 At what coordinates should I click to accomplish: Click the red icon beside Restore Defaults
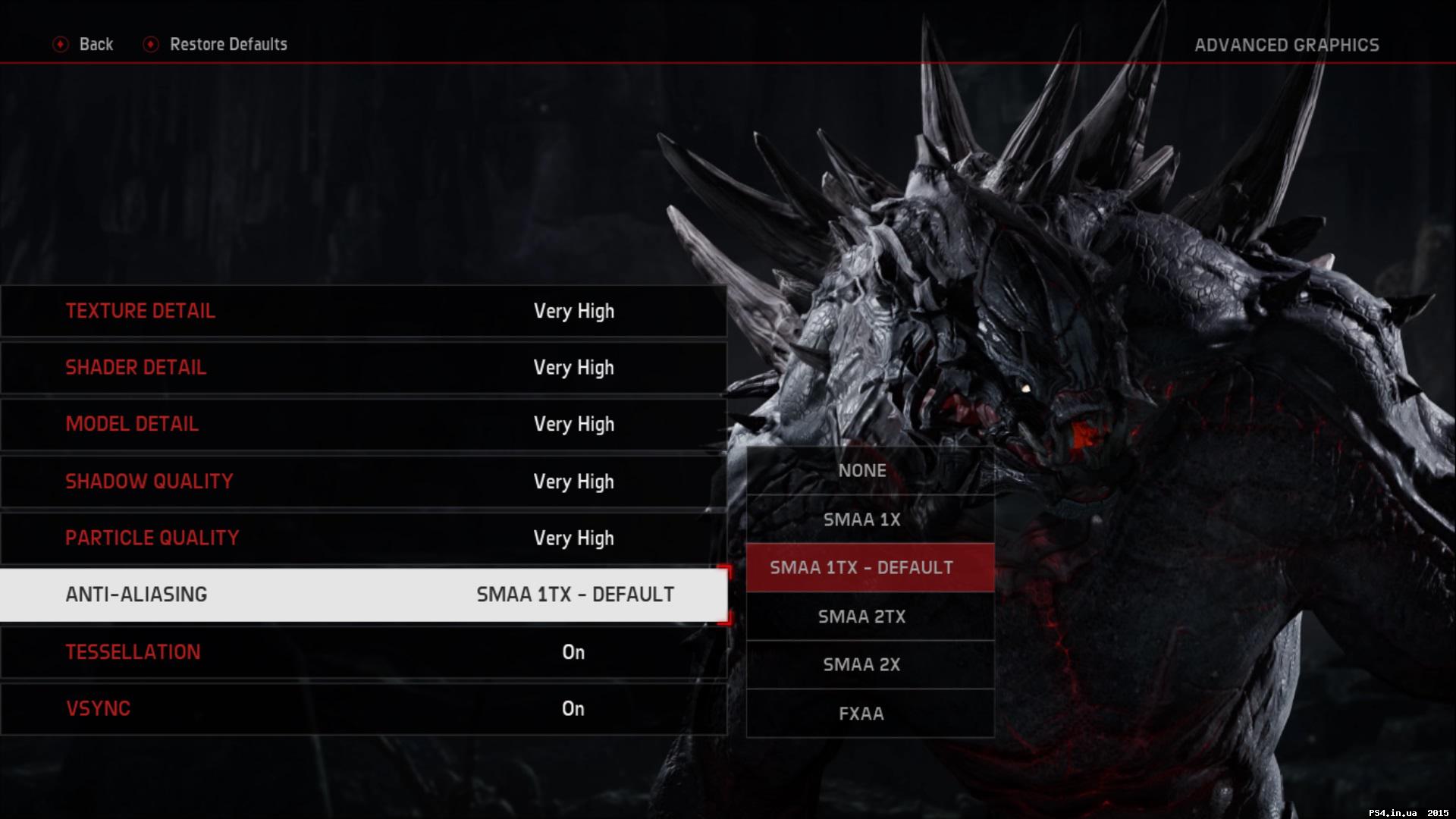[x=152, y=44]
